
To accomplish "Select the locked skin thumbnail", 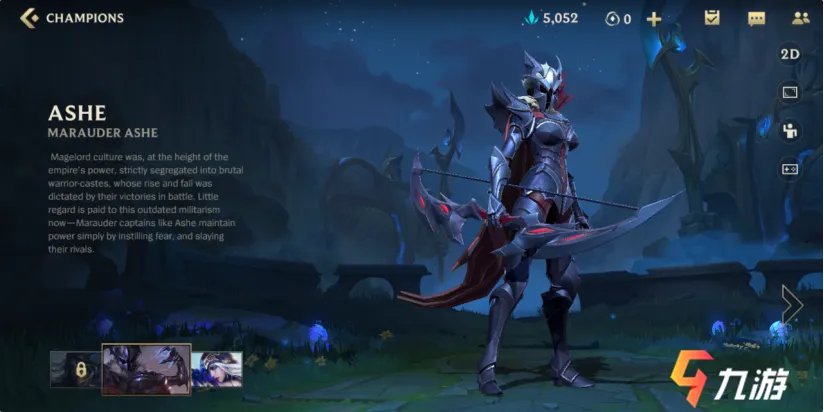I will [x=73, y=369].
